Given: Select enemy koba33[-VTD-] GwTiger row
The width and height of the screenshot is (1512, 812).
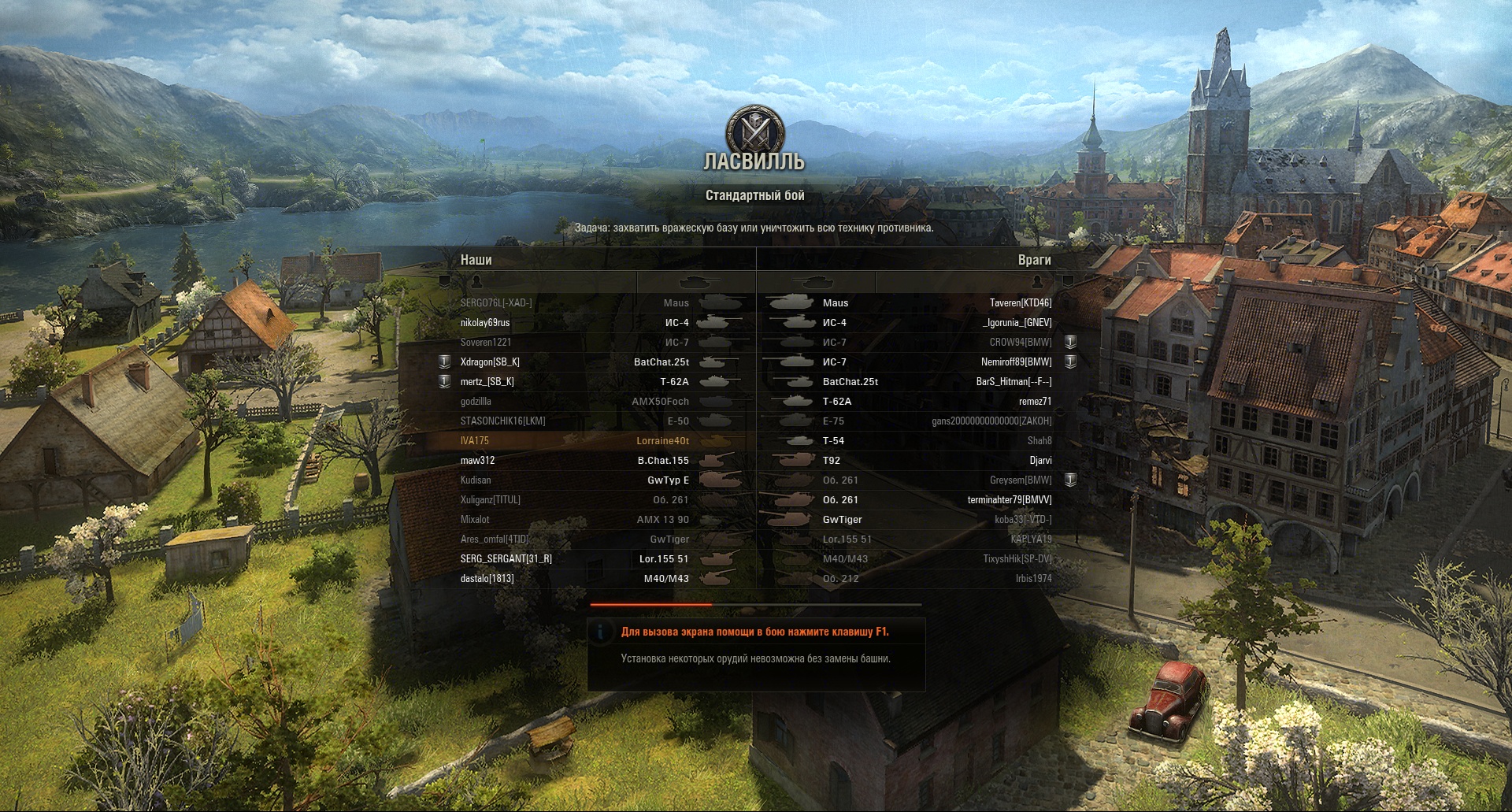Looking at the screenshot, I should coord(1023,520).
